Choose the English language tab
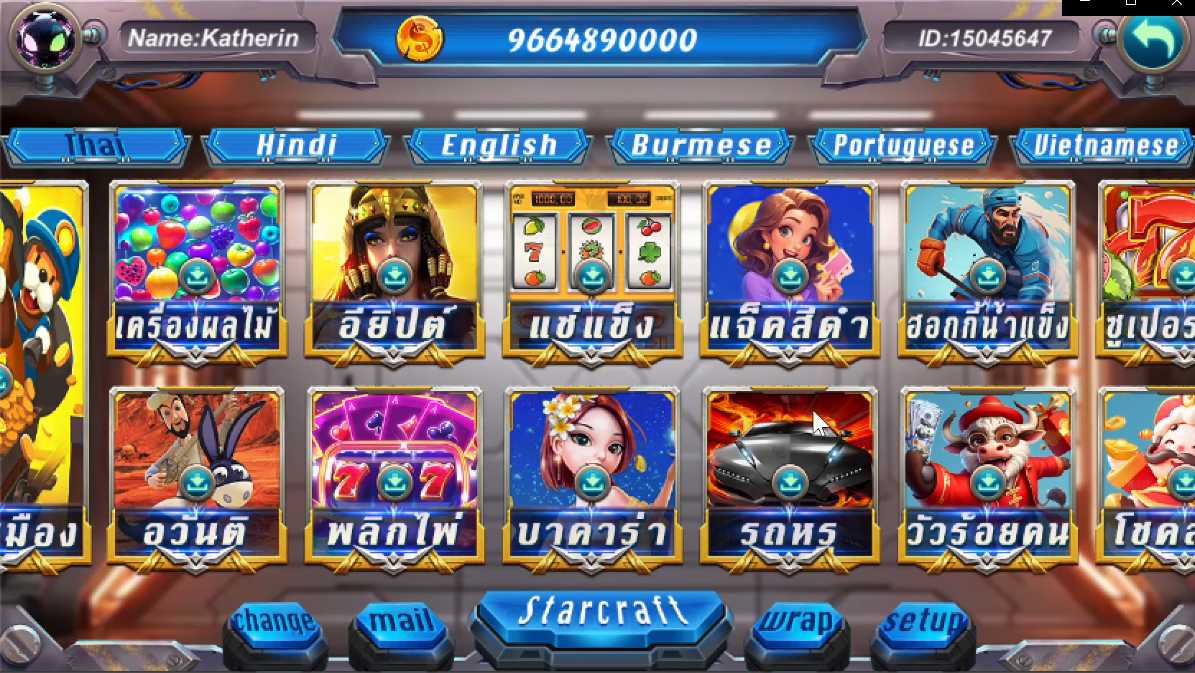1195x673 pixels. pos(499,146)
